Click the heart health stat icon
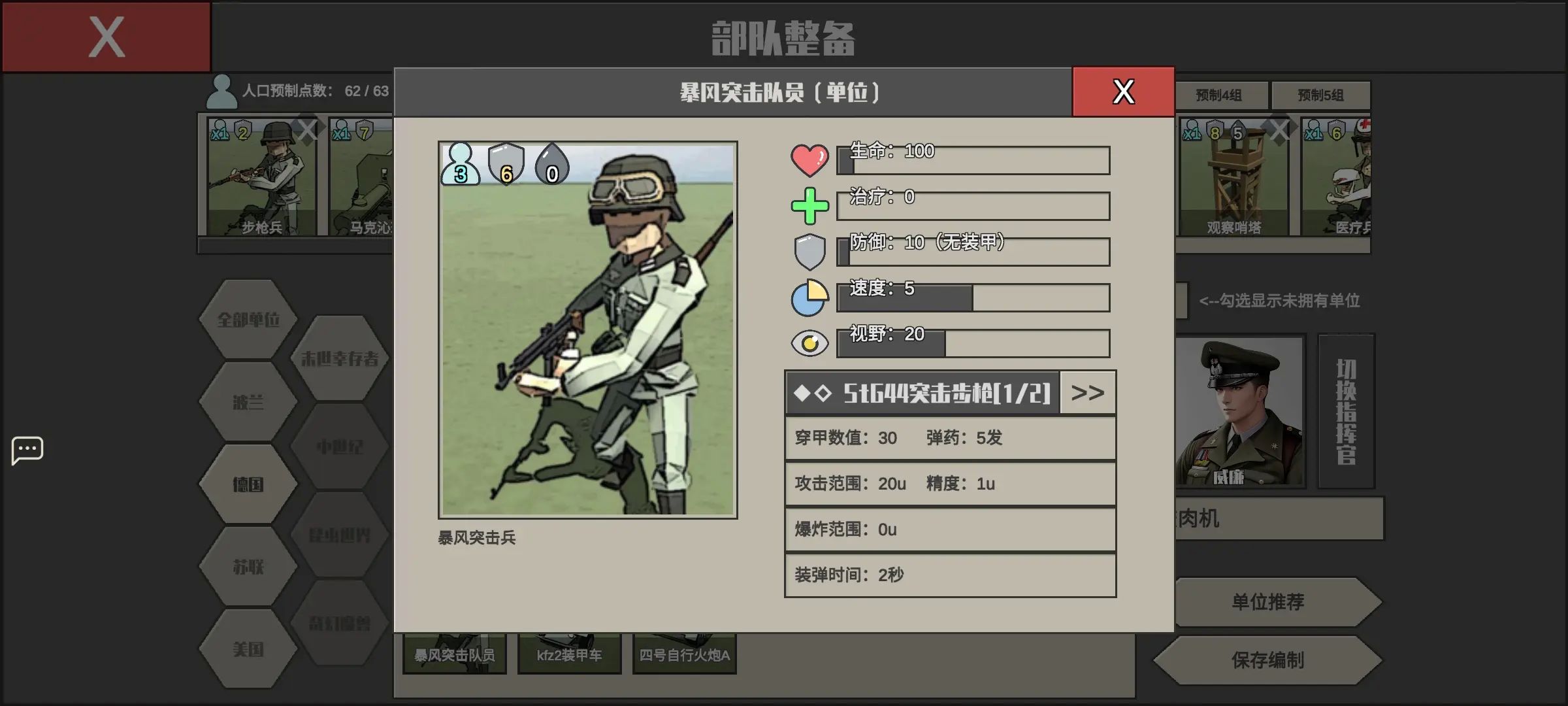1568x706 pixels. 810,159
